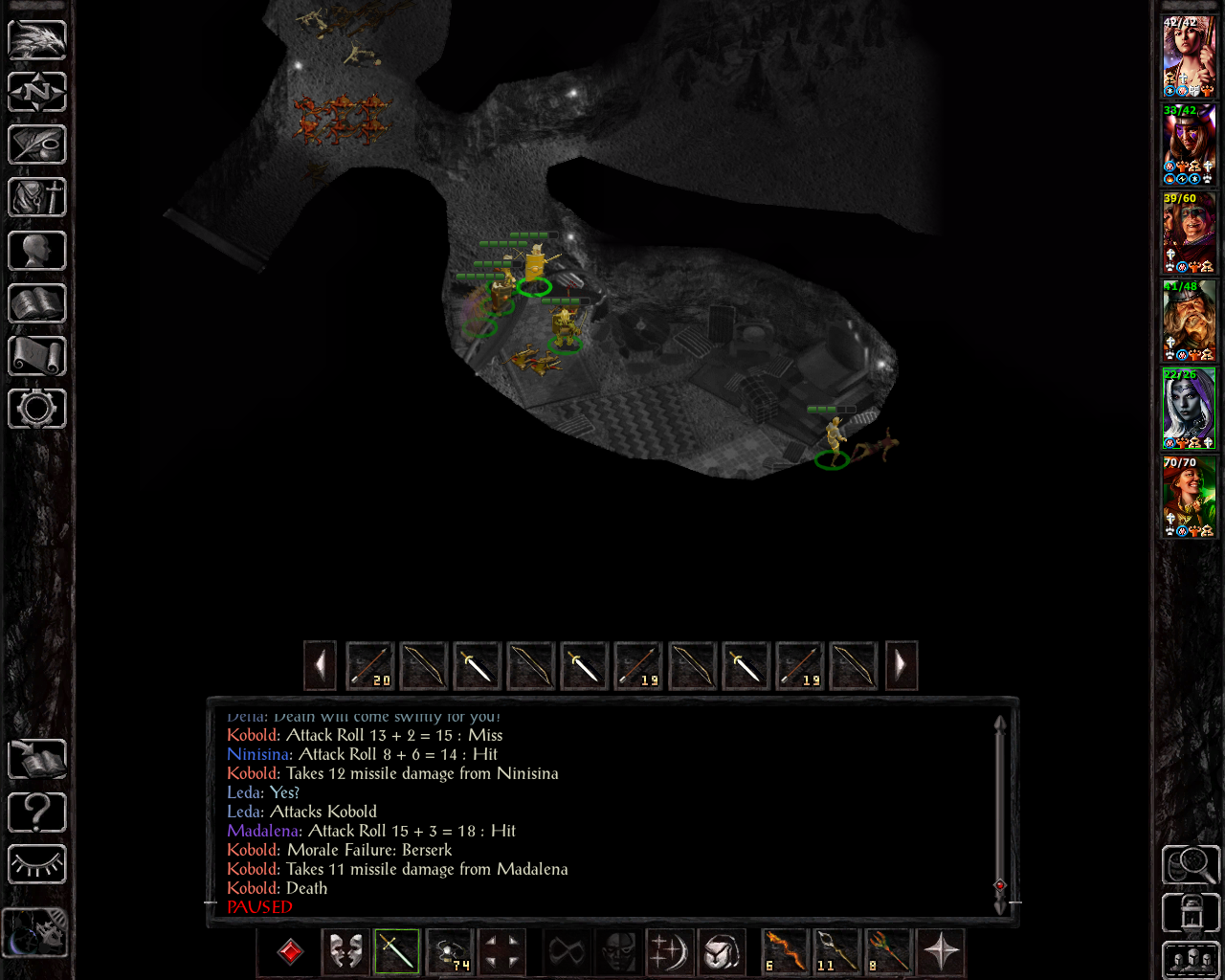
Task: Open the mage spellbook
Action: coord(37,303)
